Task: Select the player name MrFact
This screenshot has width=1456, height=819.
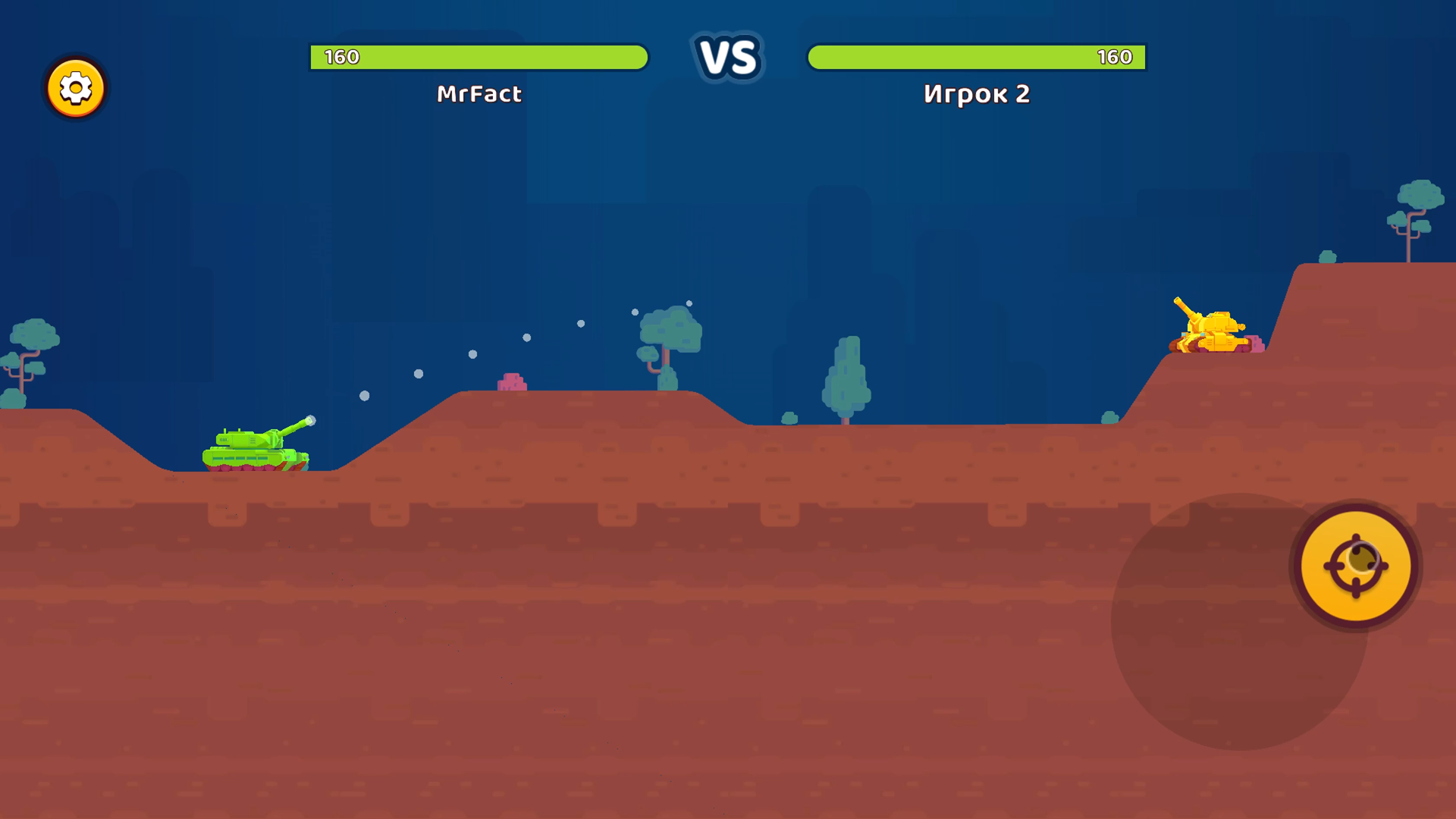Action: click(x=479, y=94)
